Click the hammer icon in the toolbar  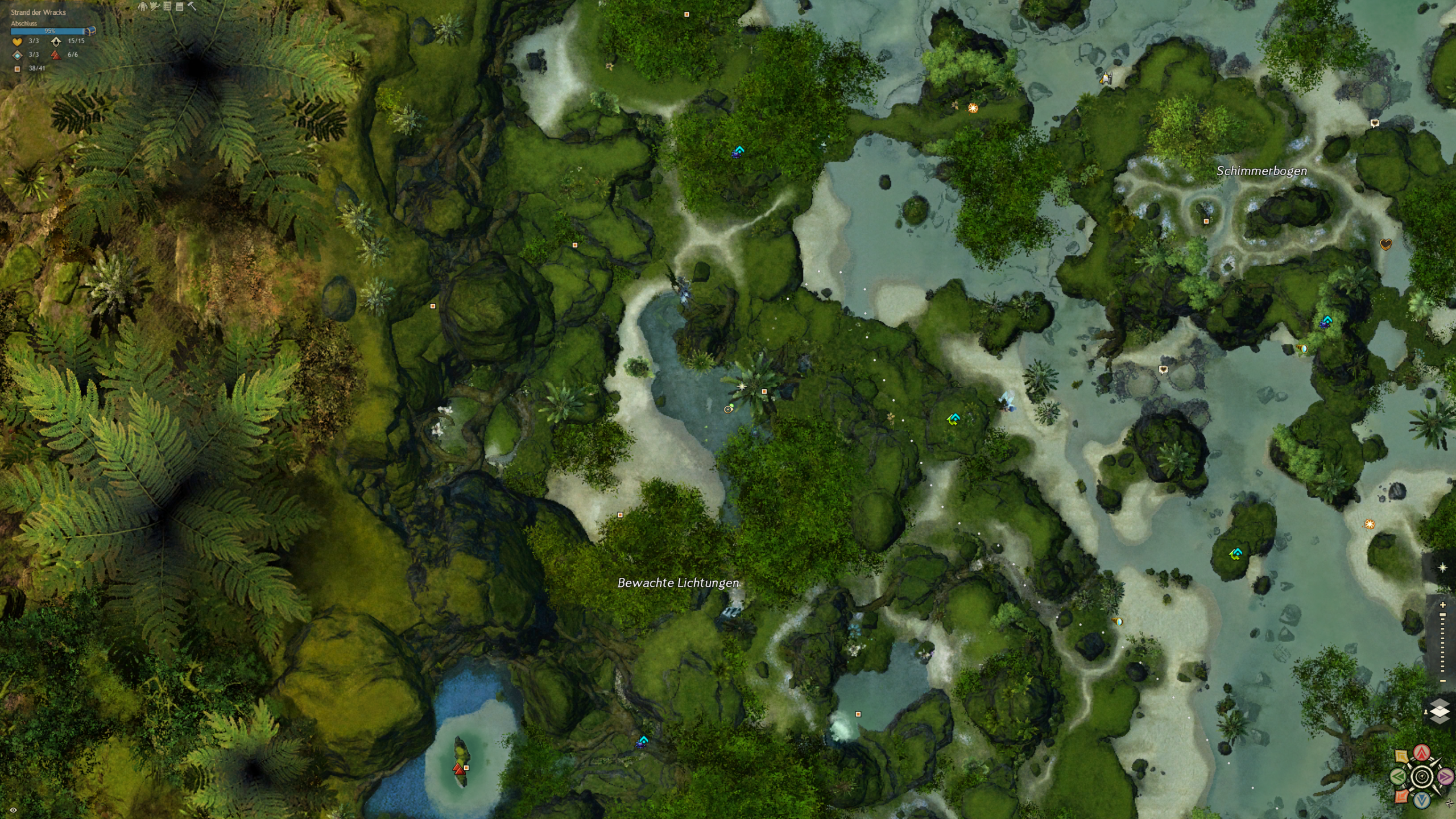coord(192,6)
